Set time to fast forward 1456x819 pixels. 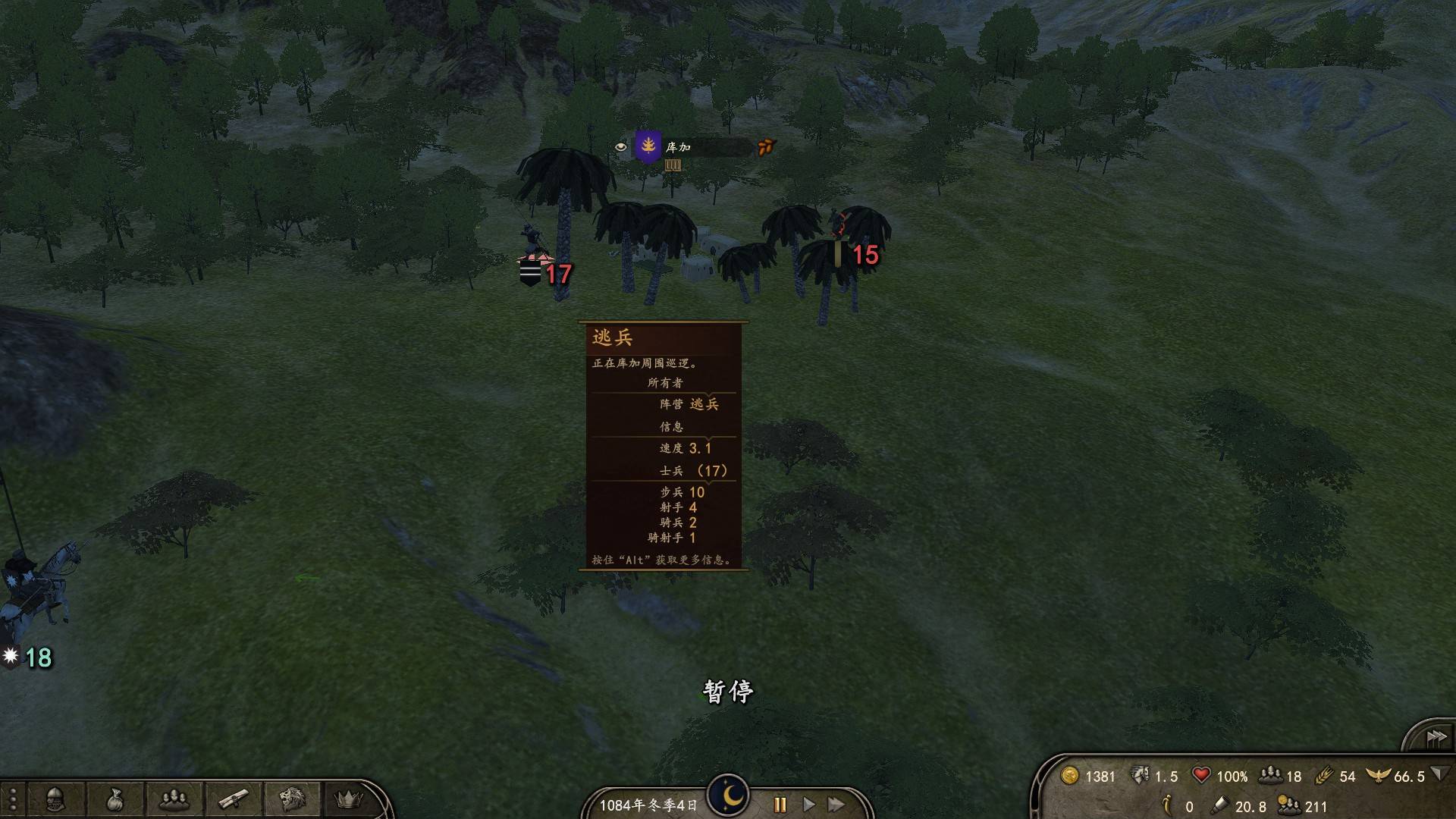[836, 805]
